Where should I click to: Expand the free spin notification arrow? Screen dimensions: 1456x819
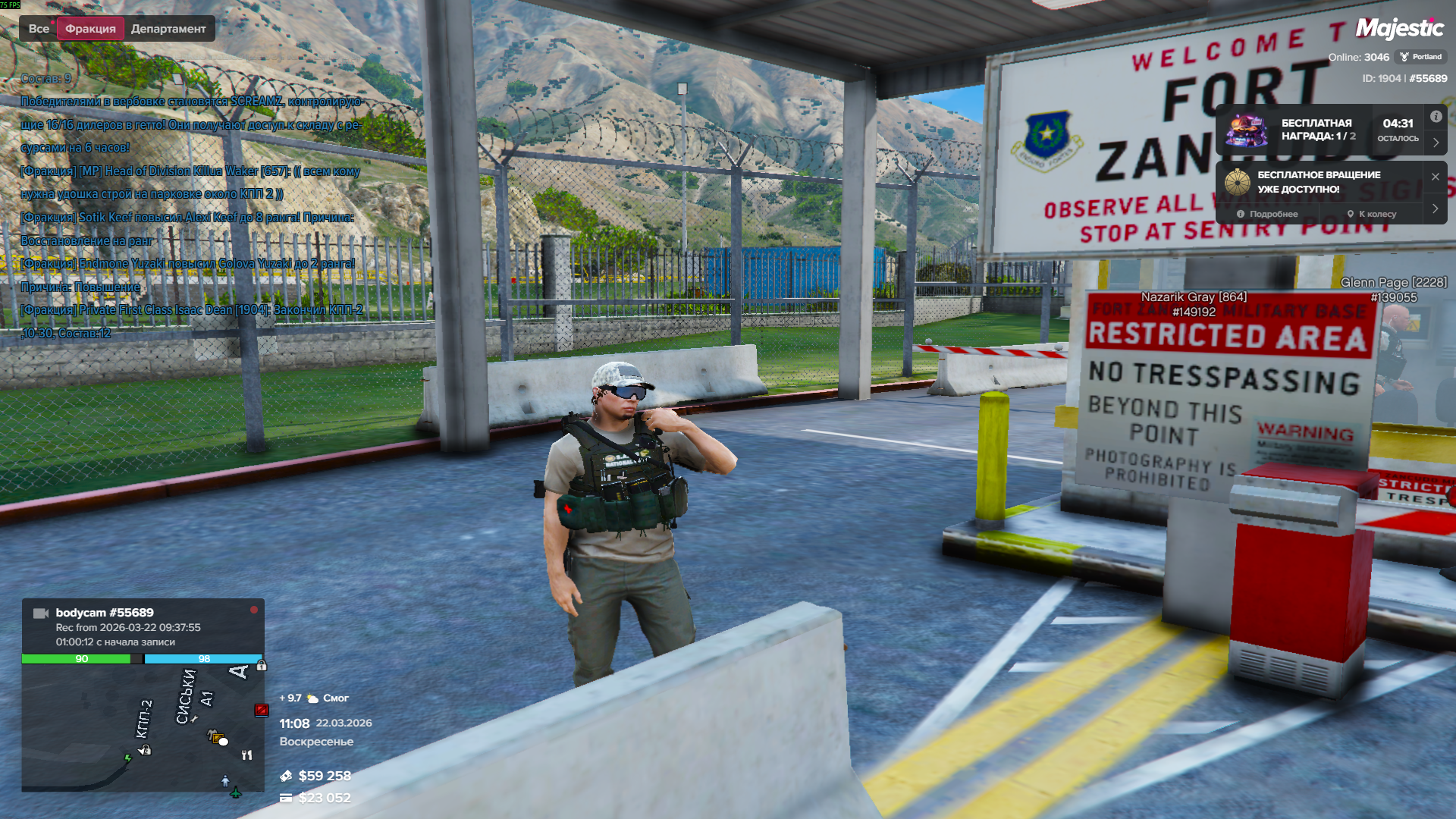point(1435,209)
